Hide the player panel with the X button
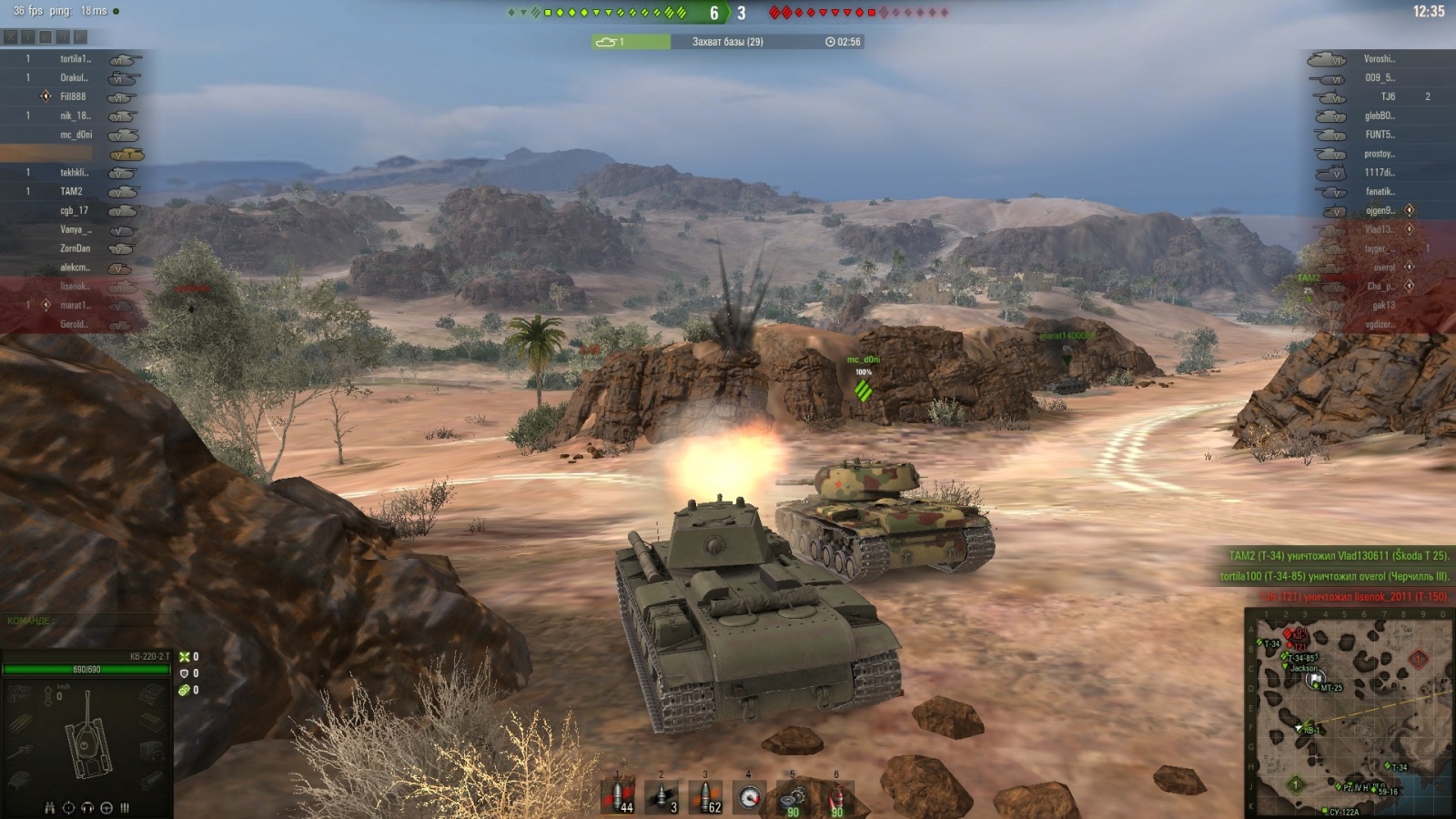Screen dimensions: 1456x819 11,37
